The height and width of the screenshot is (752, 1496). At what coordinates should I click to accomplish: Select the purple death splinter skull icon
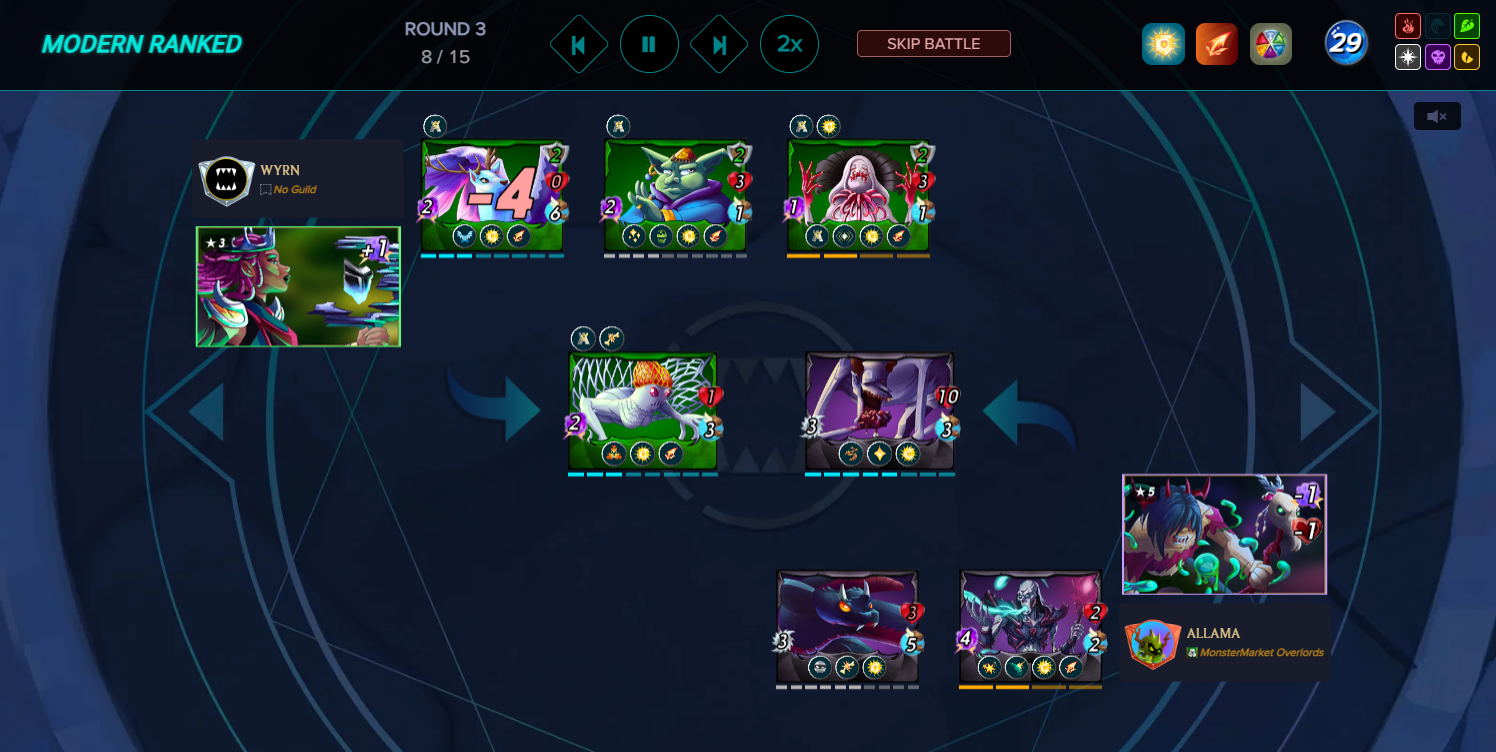(x=1437, y=57)
